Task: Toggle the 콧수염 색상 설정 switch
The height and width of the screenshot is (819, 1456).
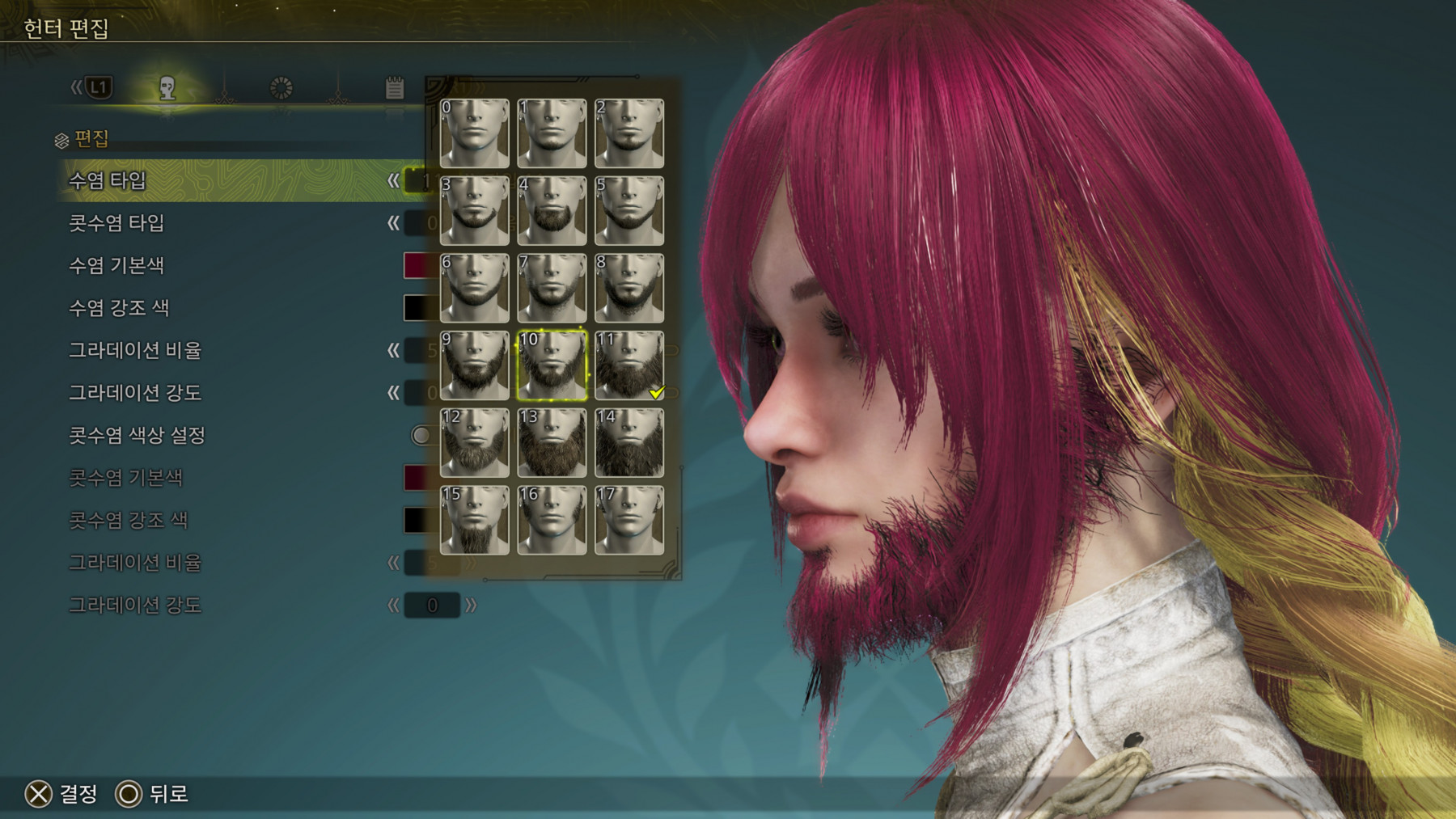Action: [x=421, y=436]
